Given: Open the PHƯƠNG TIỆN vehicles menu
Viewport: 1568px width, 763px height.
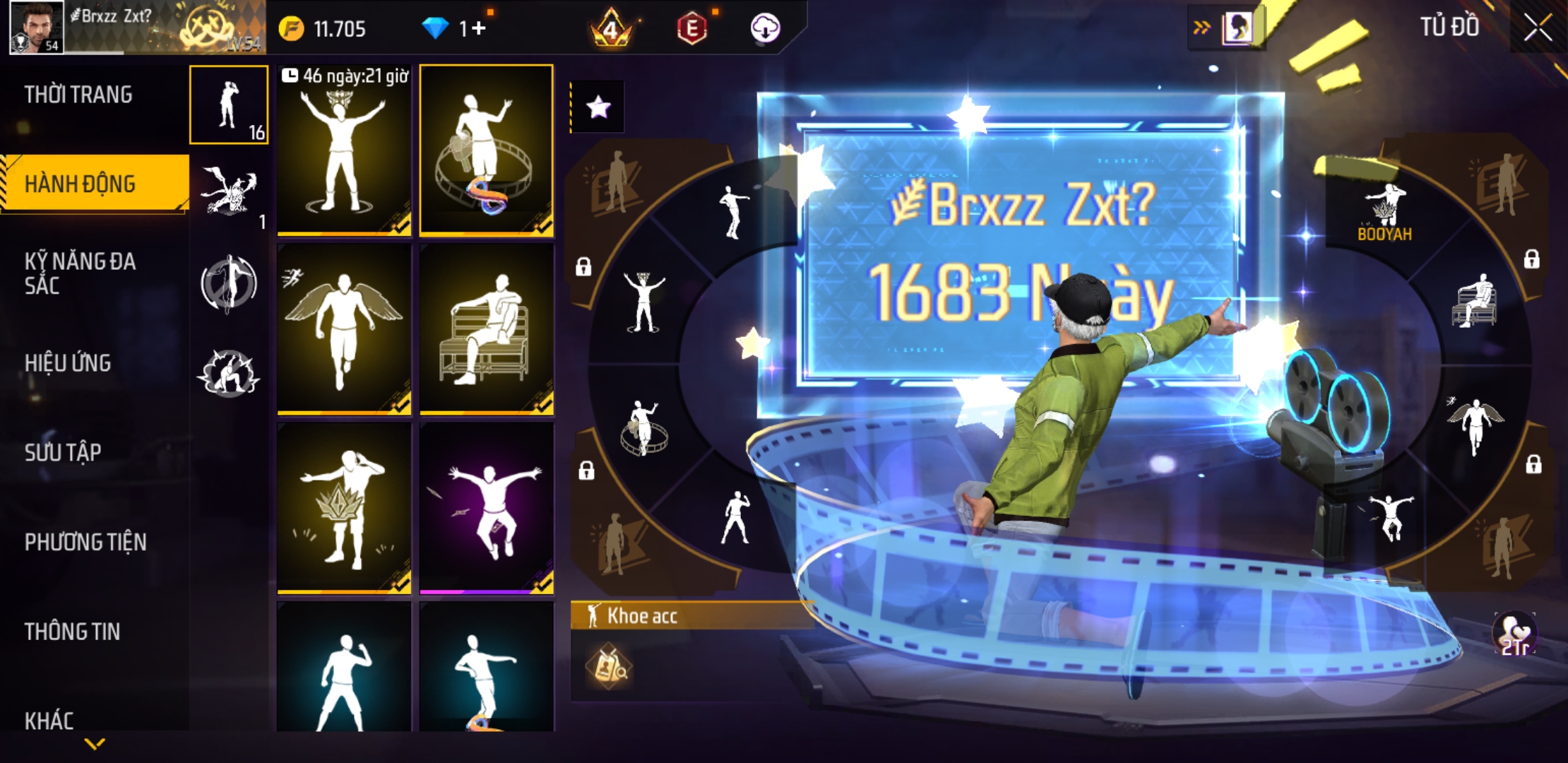Looking at the screenshot, I should (x=85, y=542).
